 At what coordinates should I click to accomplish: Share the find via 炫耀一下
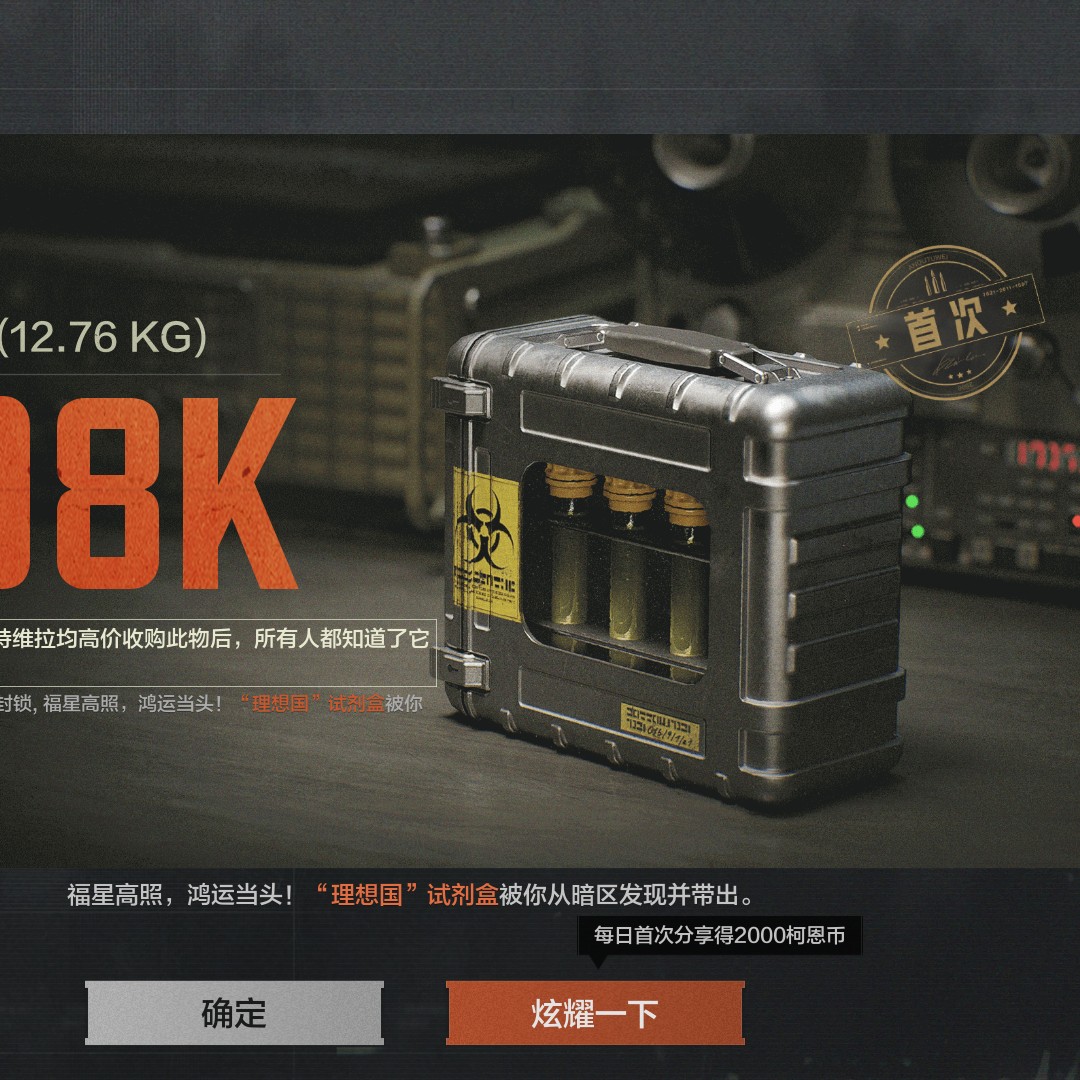click(595, 1013)
